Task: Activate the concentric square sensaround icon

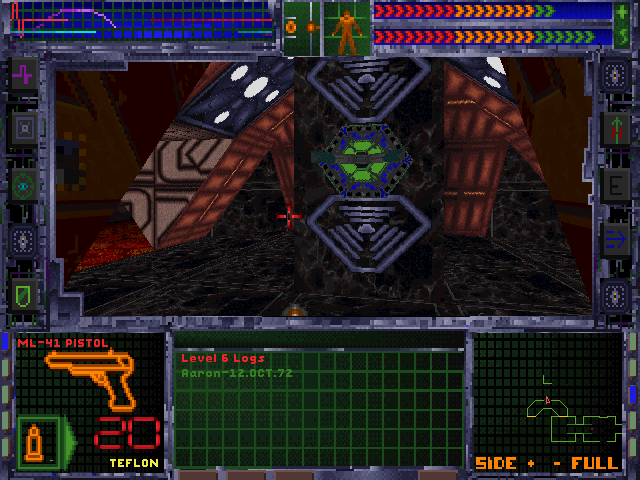Action: click(x=24, y=128)
